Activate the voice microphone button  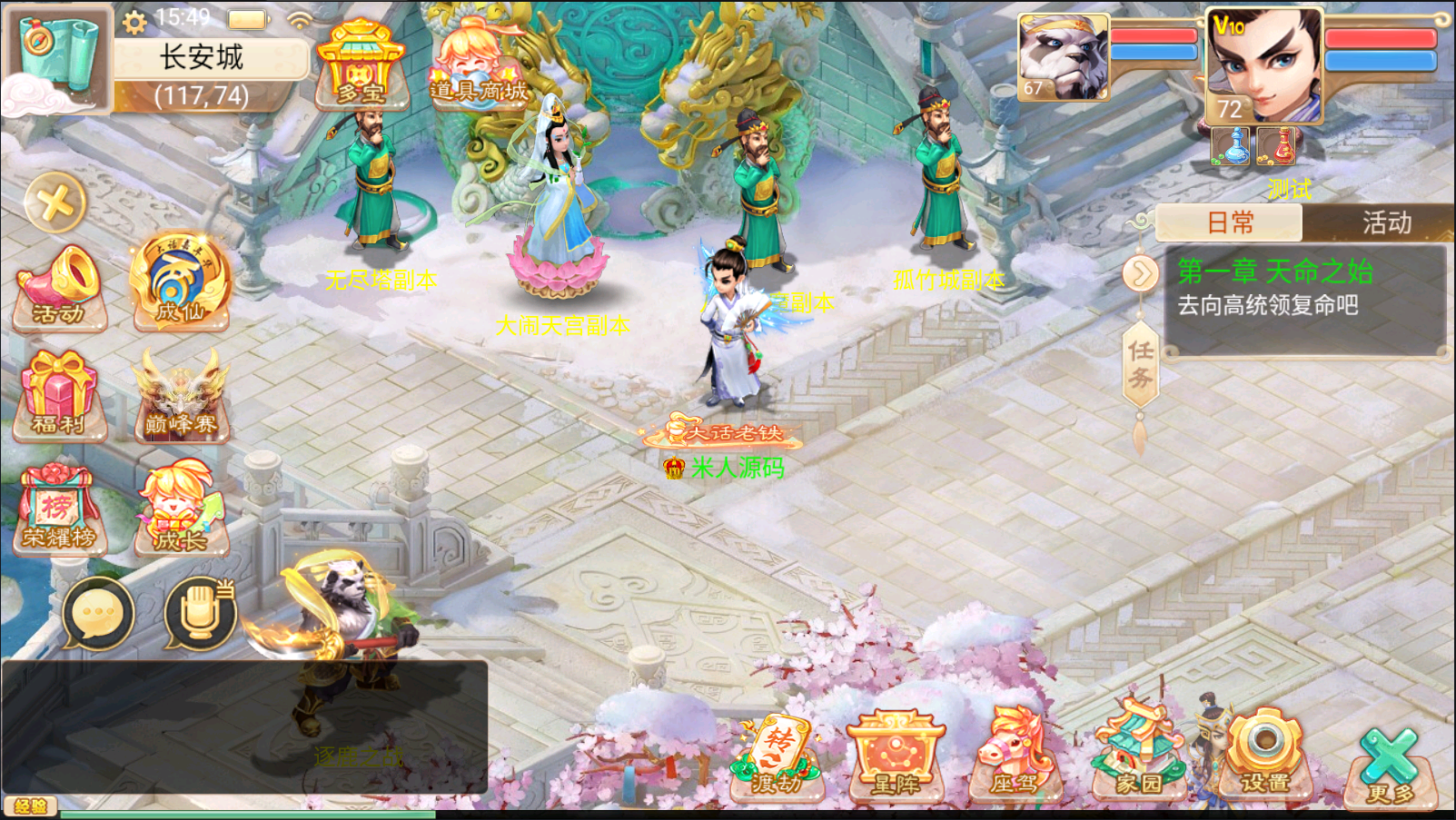coord(200,614)
